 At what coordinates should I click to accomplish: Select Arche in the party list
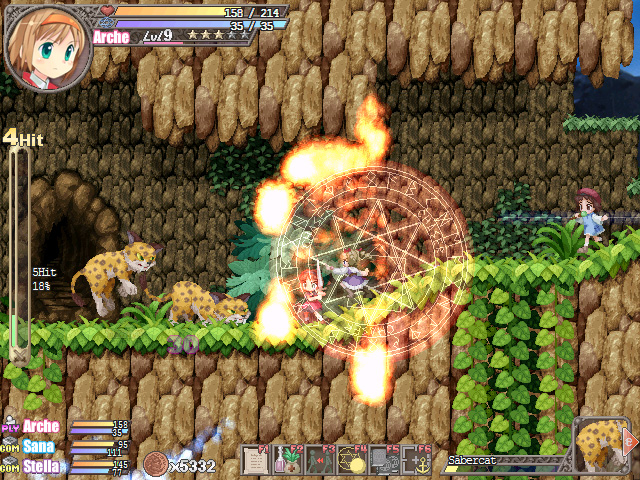41,427
